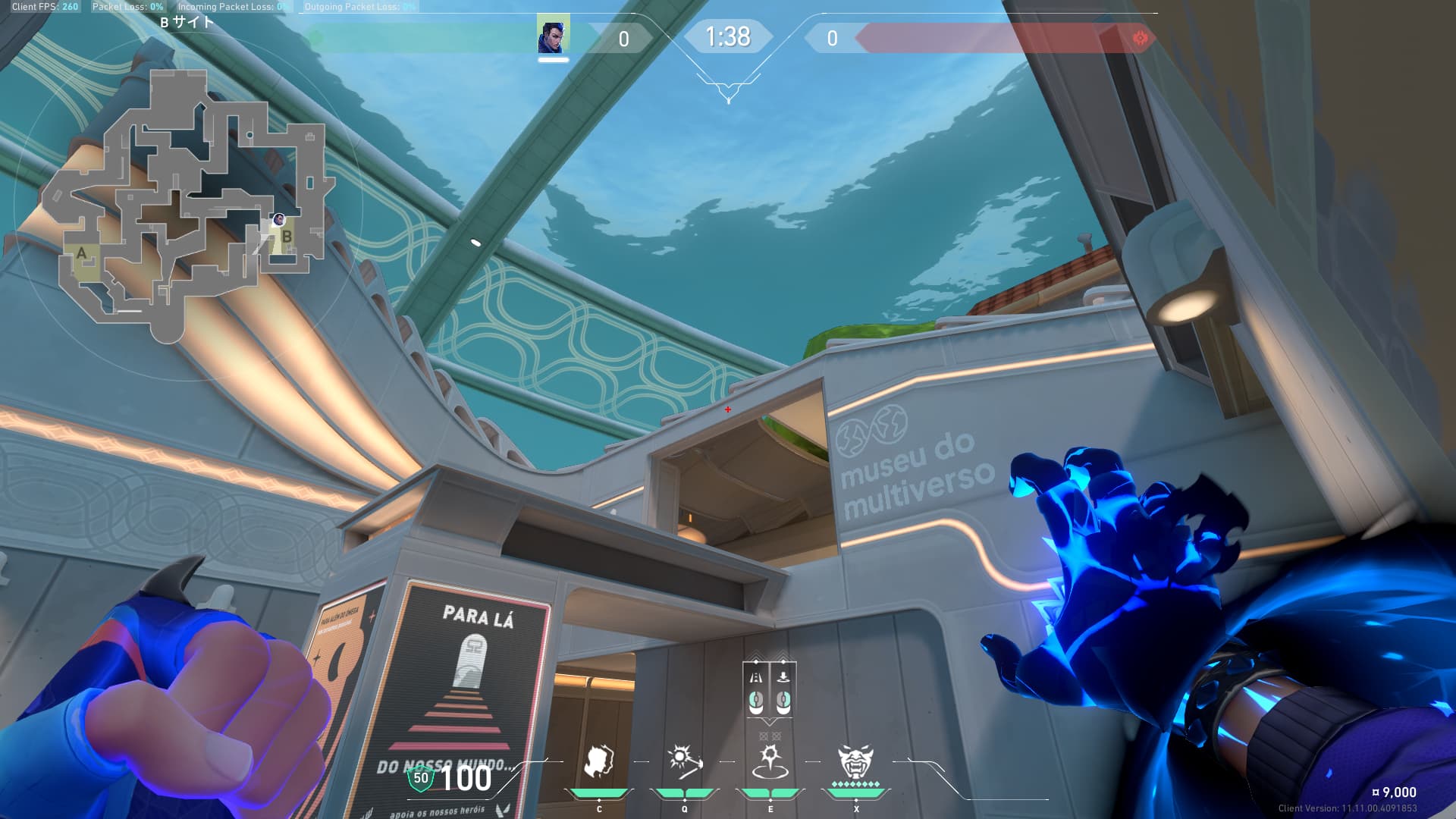
Task: Activate the Blindside flash ability icon
Action: (x=684, y=762)
